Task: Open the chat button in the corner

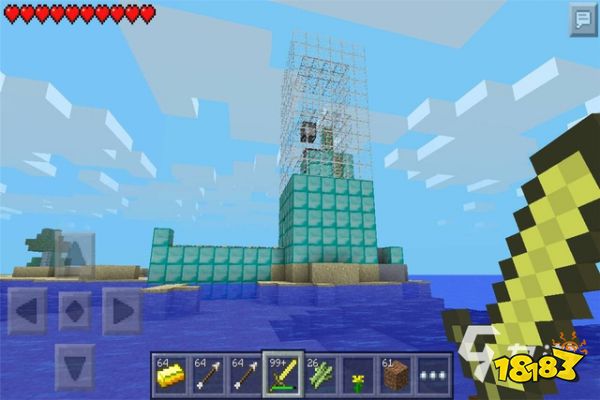Action: (582, 19)
